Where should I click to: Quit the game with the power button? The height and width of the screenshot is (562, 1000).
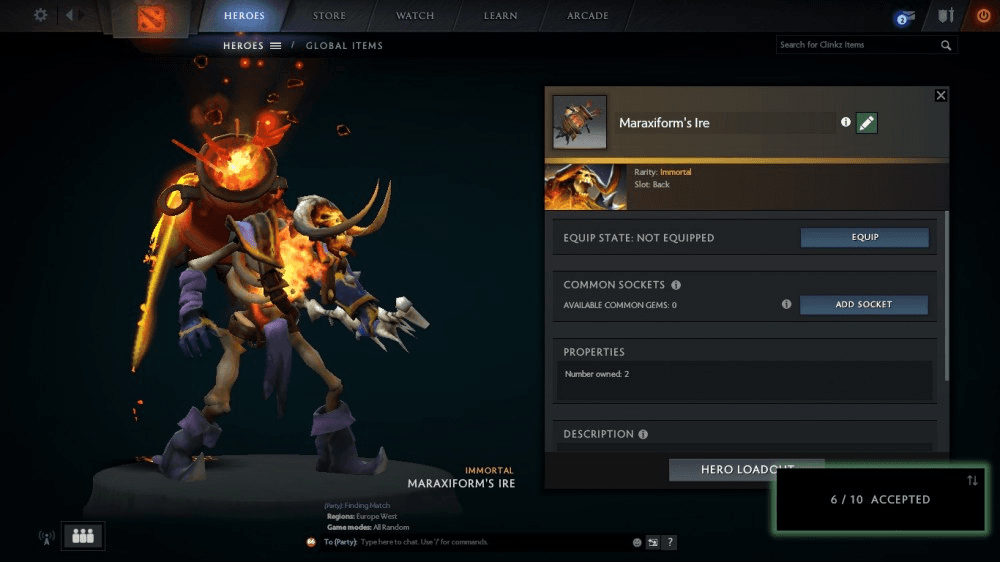(983, 16)
